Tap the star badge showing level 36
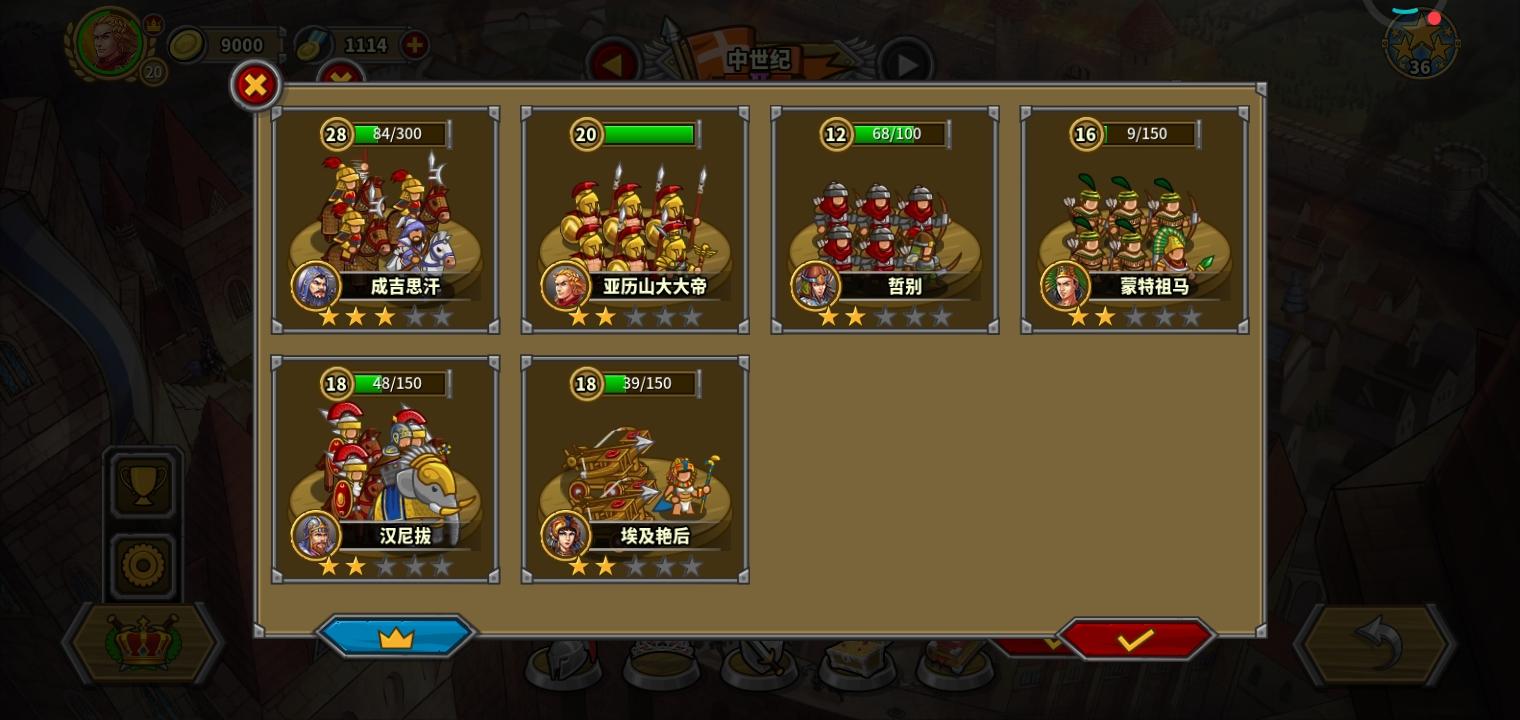Screen dimensions: 1520x720 click(1420, 45)
